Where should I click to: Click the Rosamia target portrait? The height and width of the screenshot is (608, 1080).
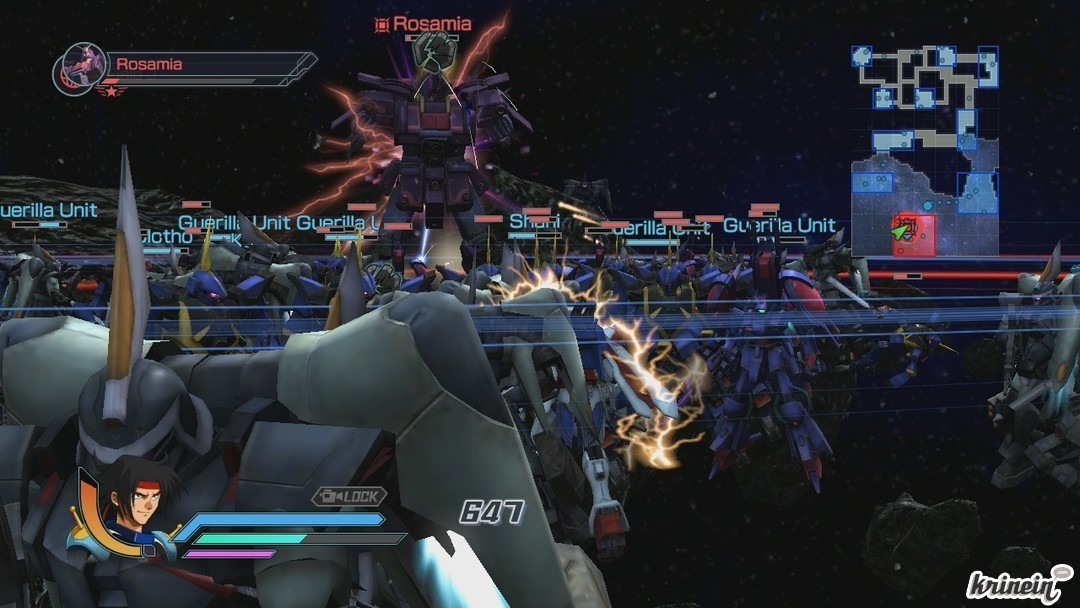(81, 69)
